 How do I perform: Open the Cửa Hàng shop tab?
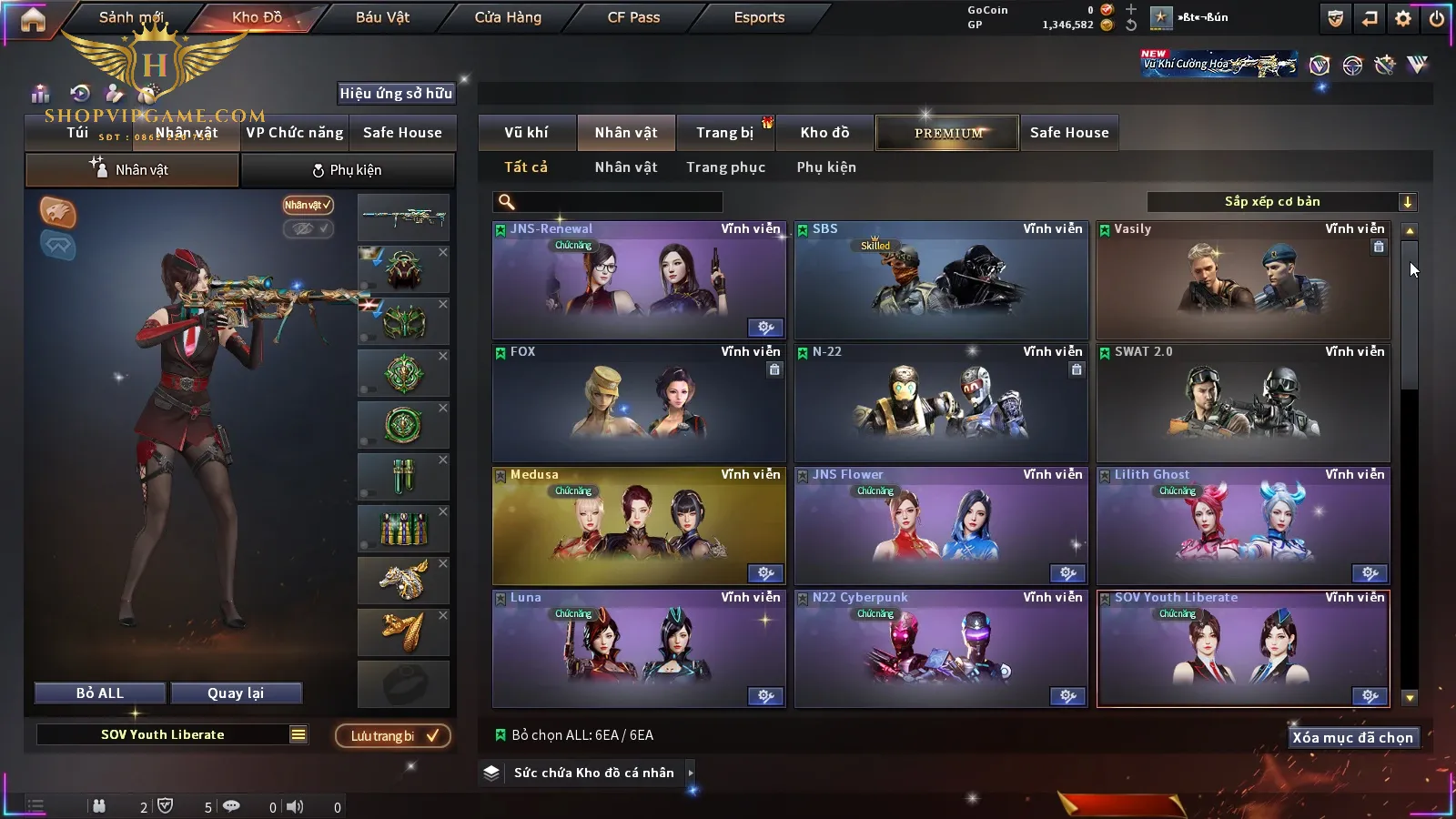[x=508, y=17]
